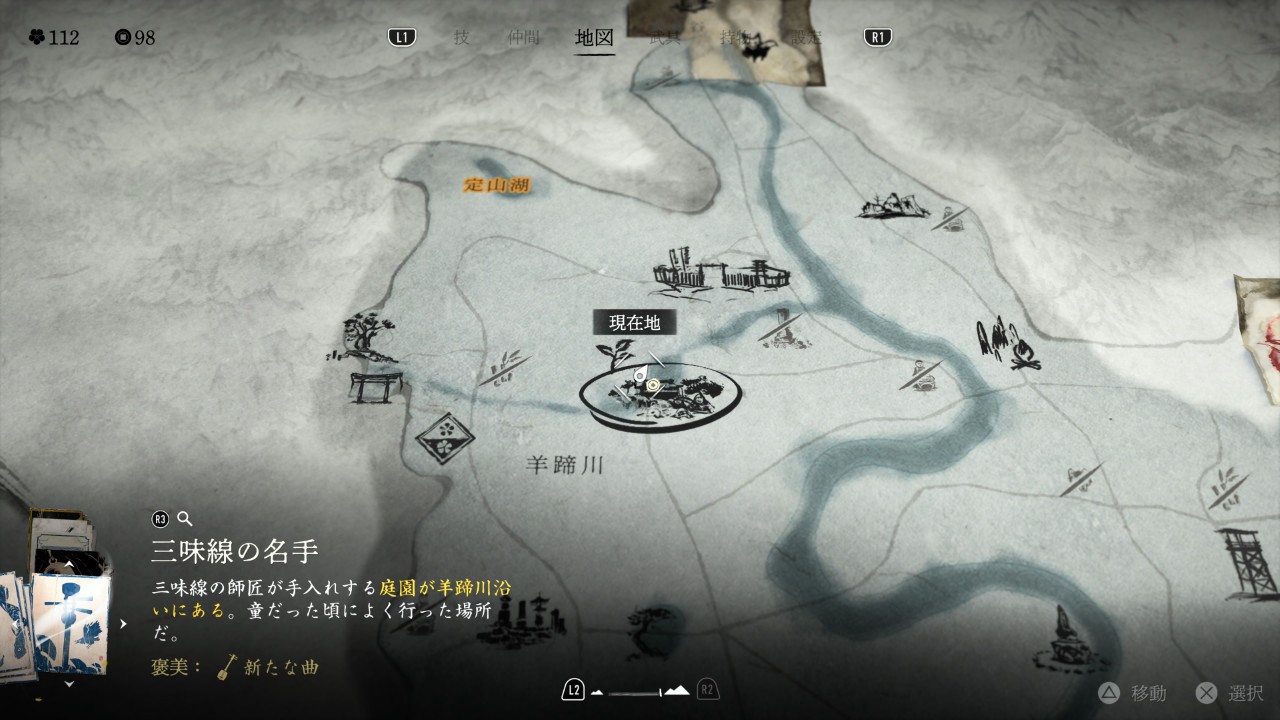The height and width of the screenshot is (720, 1280).
Task: Switch to the 武具 tab
Action: click(x=663, y=38)
